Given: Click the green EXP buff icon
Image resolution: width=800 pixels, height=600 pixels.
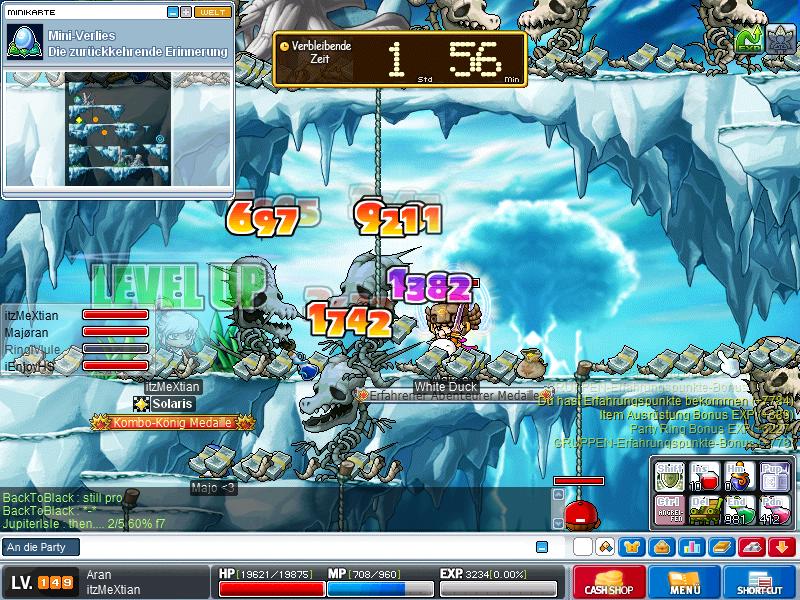Looking at the screenshot, I should pos(748,38).
